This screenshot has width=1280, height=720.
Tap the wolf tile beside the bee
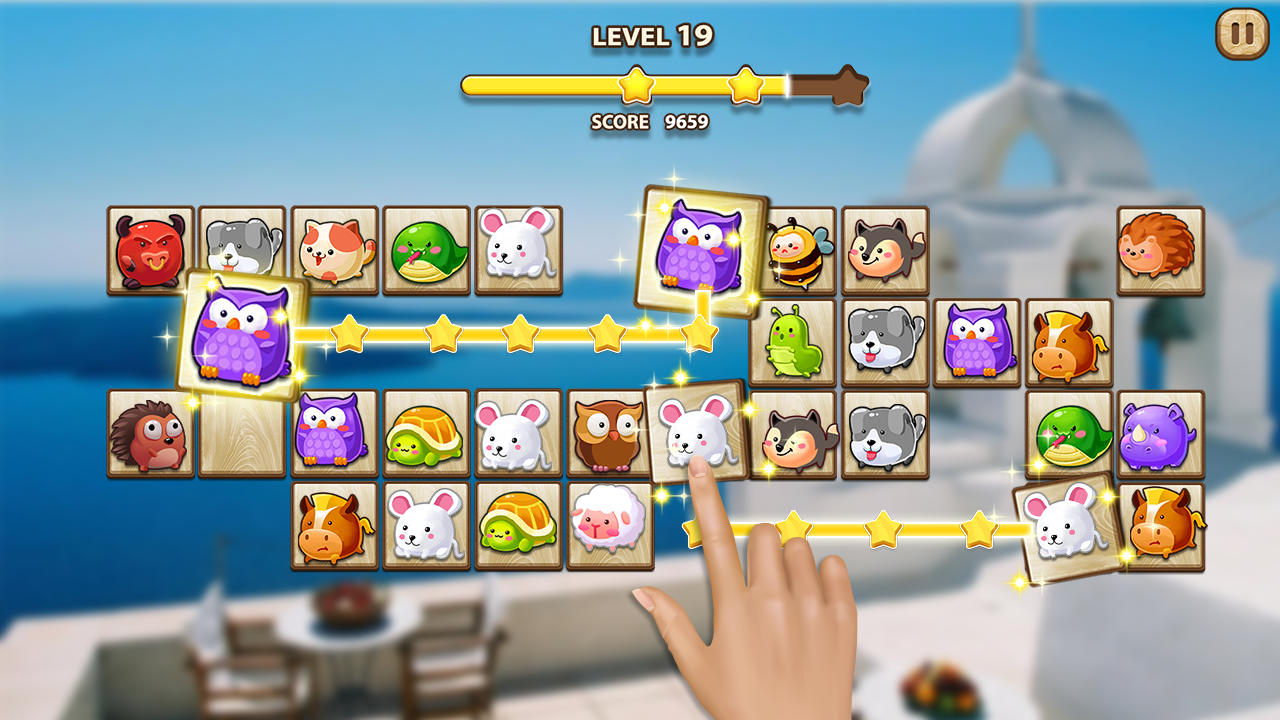[x=888, y=250]
